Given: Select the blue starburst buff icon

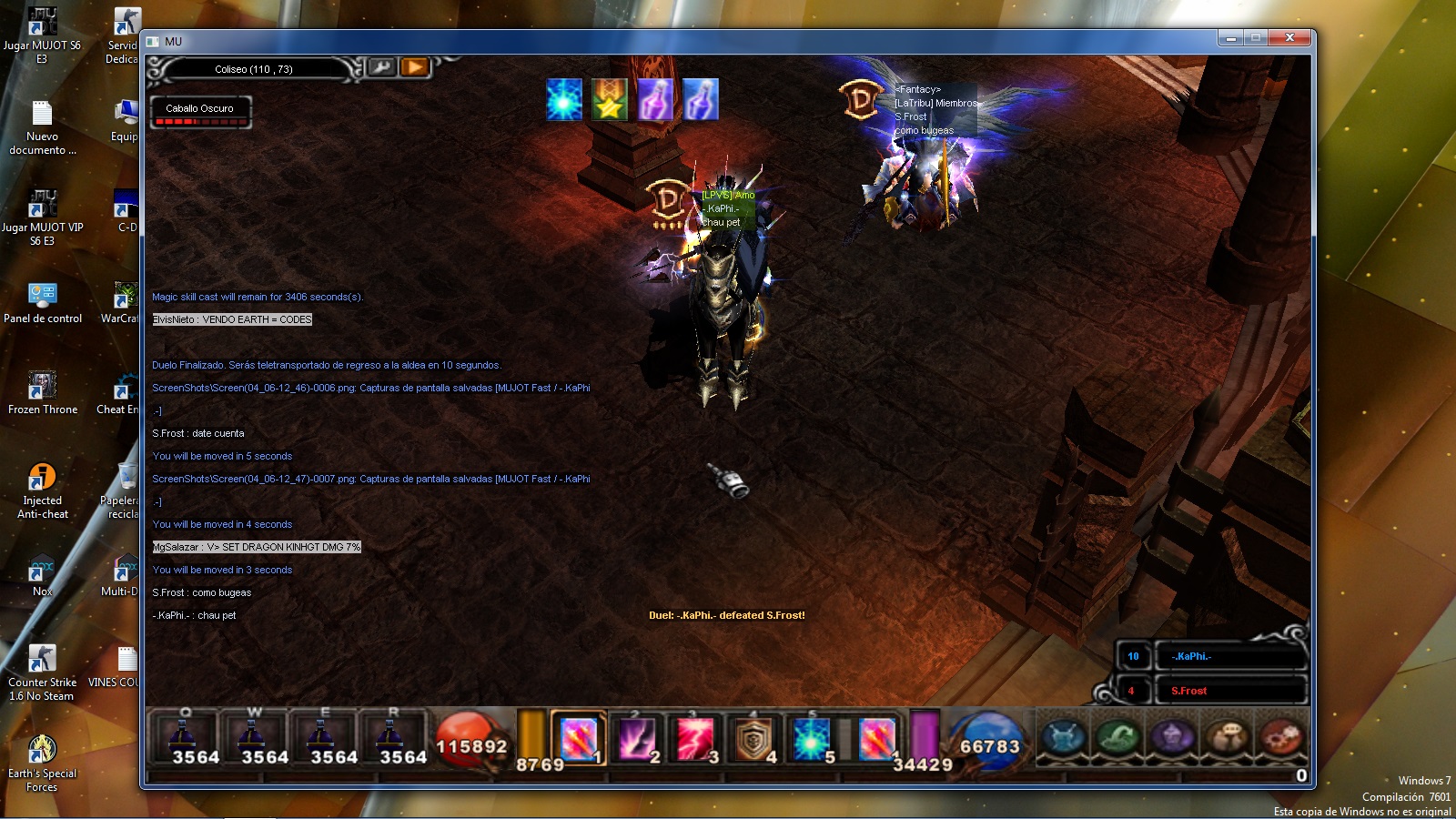Looking at the screenshot, I should pyautogui.click(x=564, y=99).
